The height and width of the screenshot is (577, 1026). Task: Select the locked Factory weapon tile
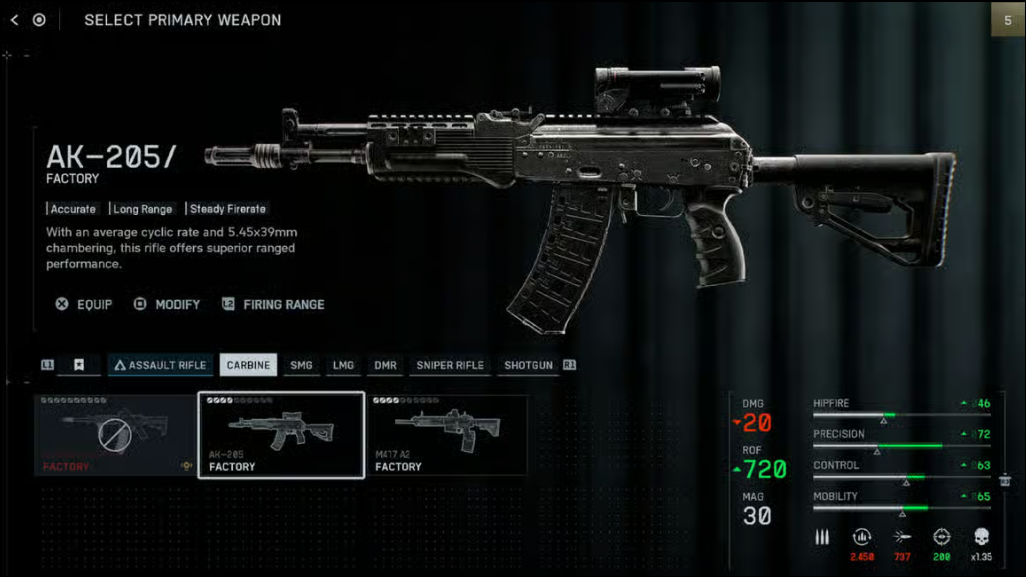click(x=115, y=435)
